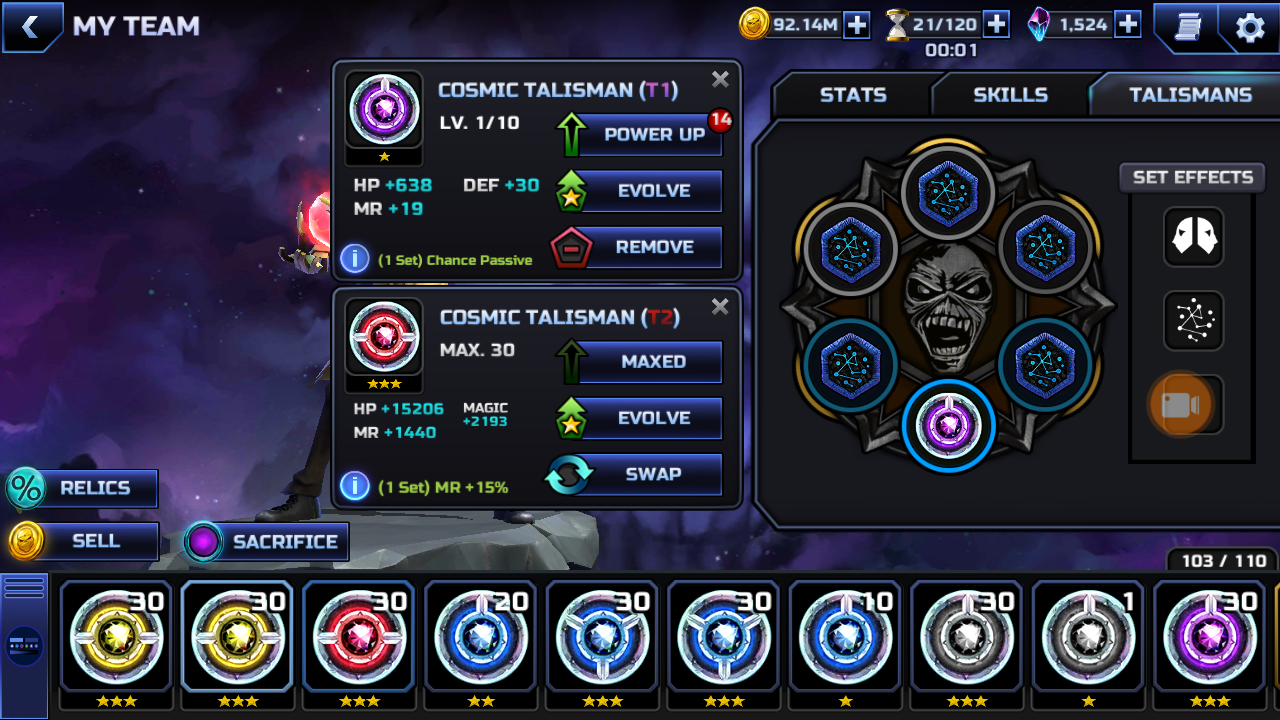Select the Talismans tab

[x=1190, y=95]
